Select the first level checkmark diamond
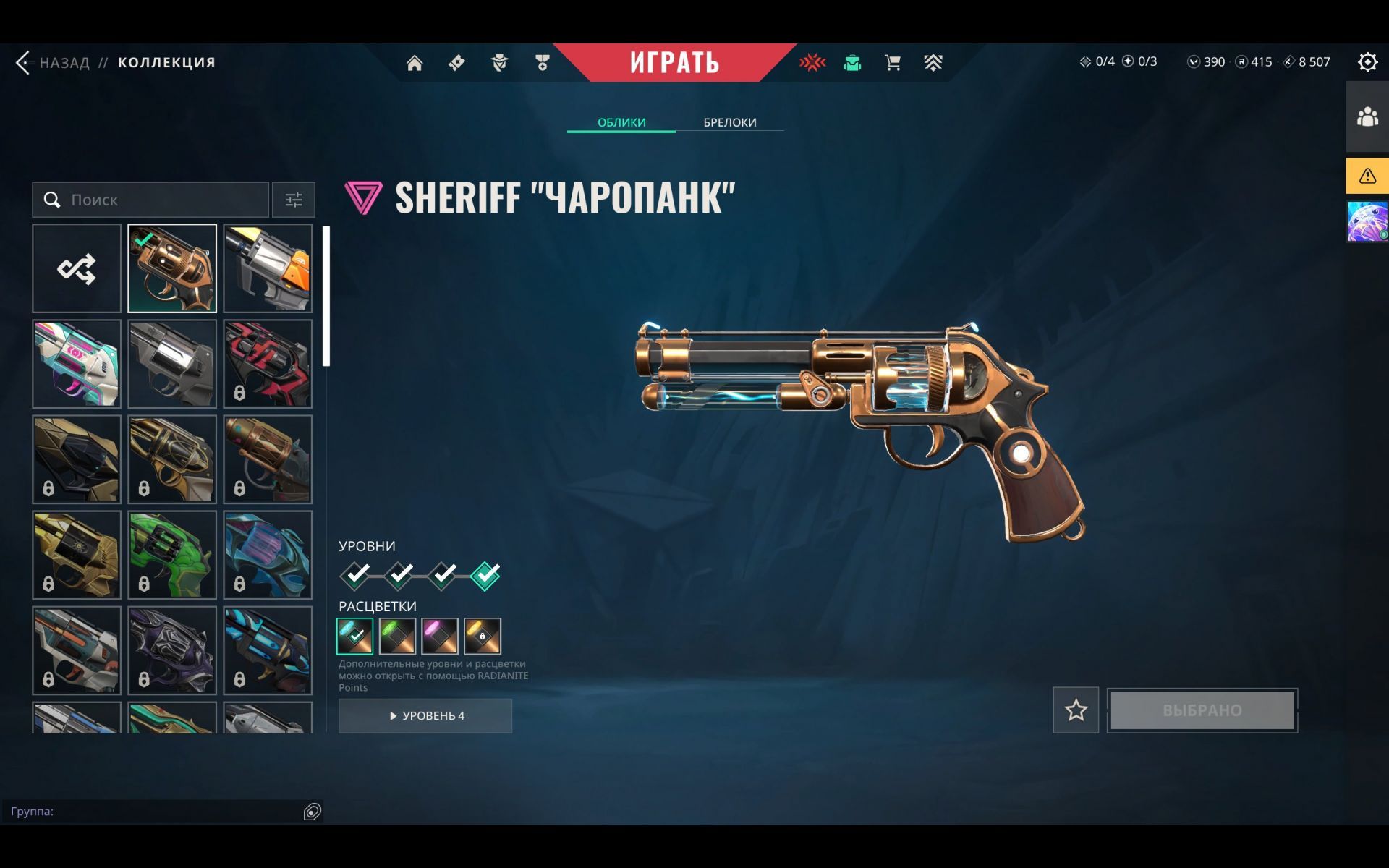This screenshot has height=868, width=1389. tap(355, 575)
